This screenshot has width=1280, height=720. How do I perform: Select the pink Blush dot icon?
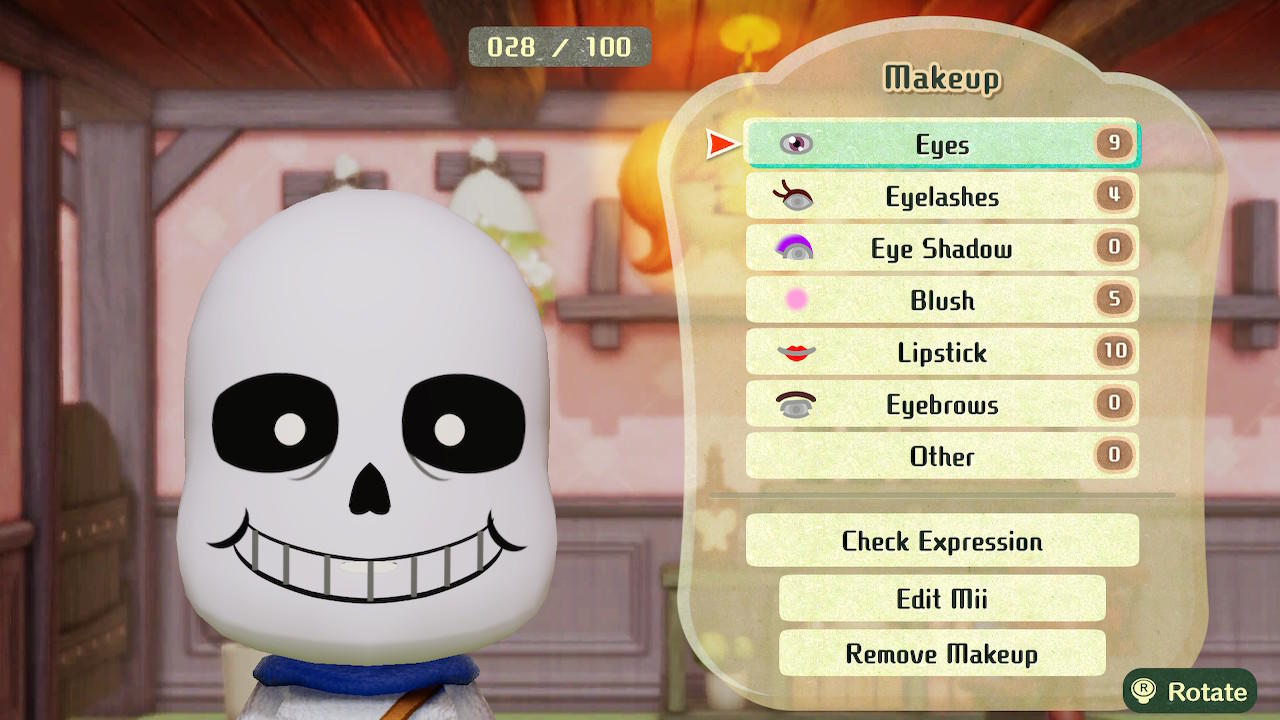(x=795, y=300)
